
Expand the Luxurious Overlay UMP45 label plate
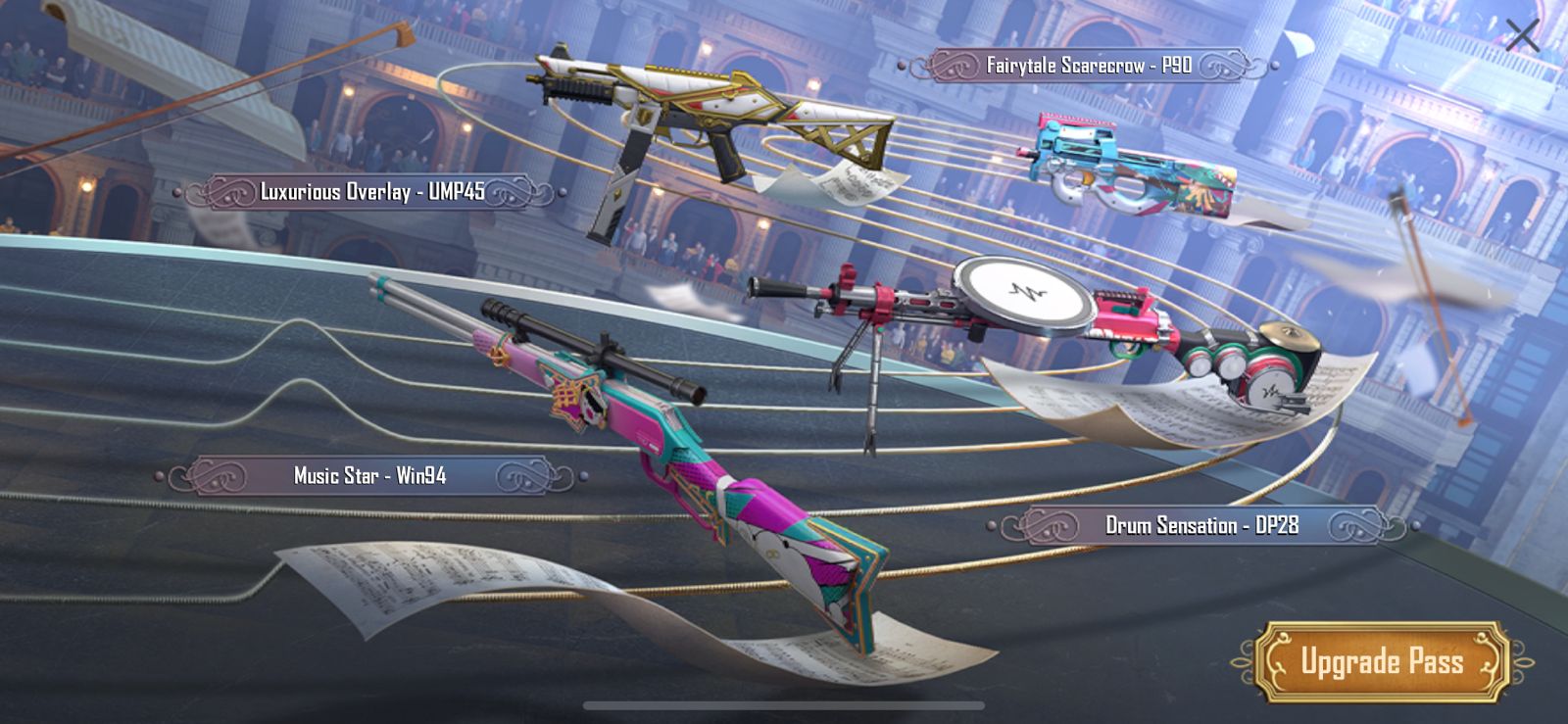377,189
